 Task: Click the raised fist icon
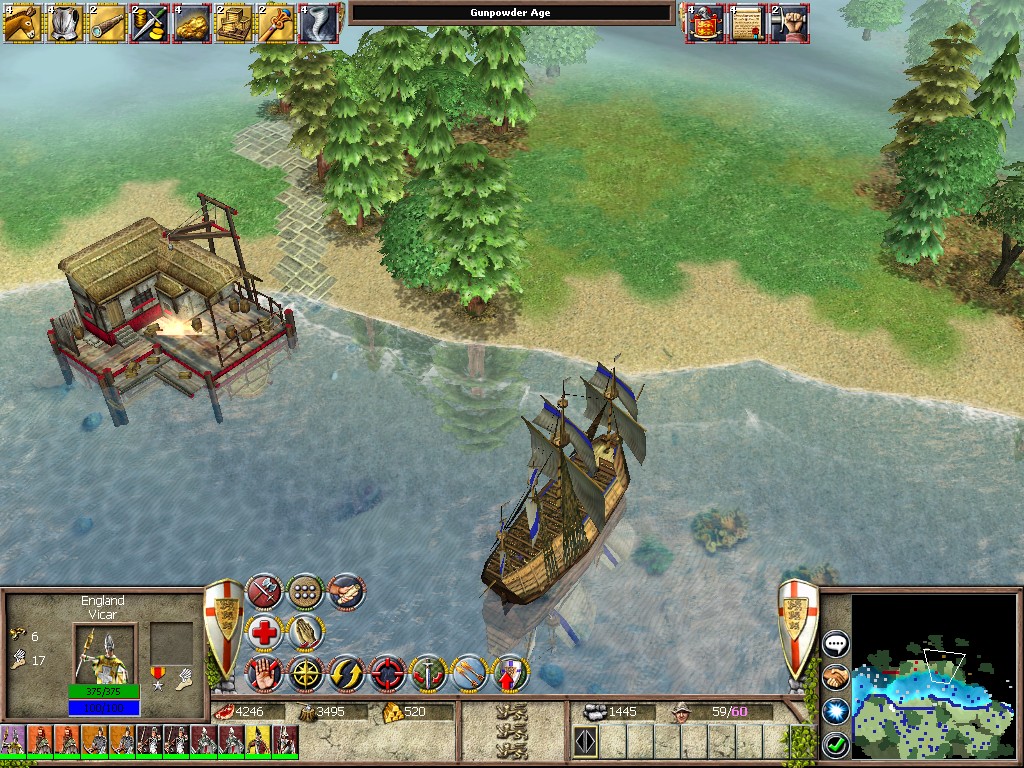click(788, 22)
